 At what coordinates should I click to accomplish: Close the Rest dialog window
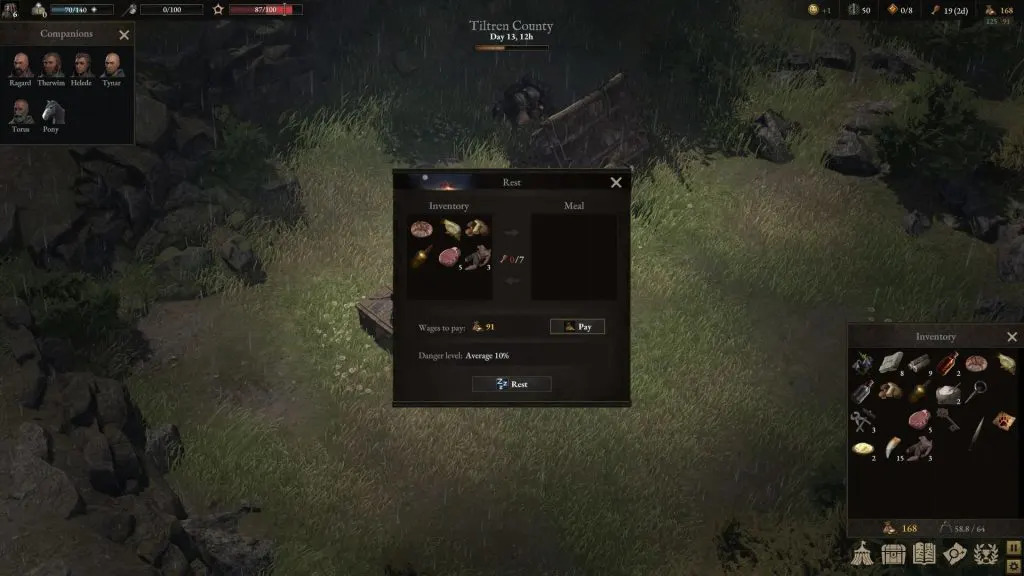click(616, 182)
